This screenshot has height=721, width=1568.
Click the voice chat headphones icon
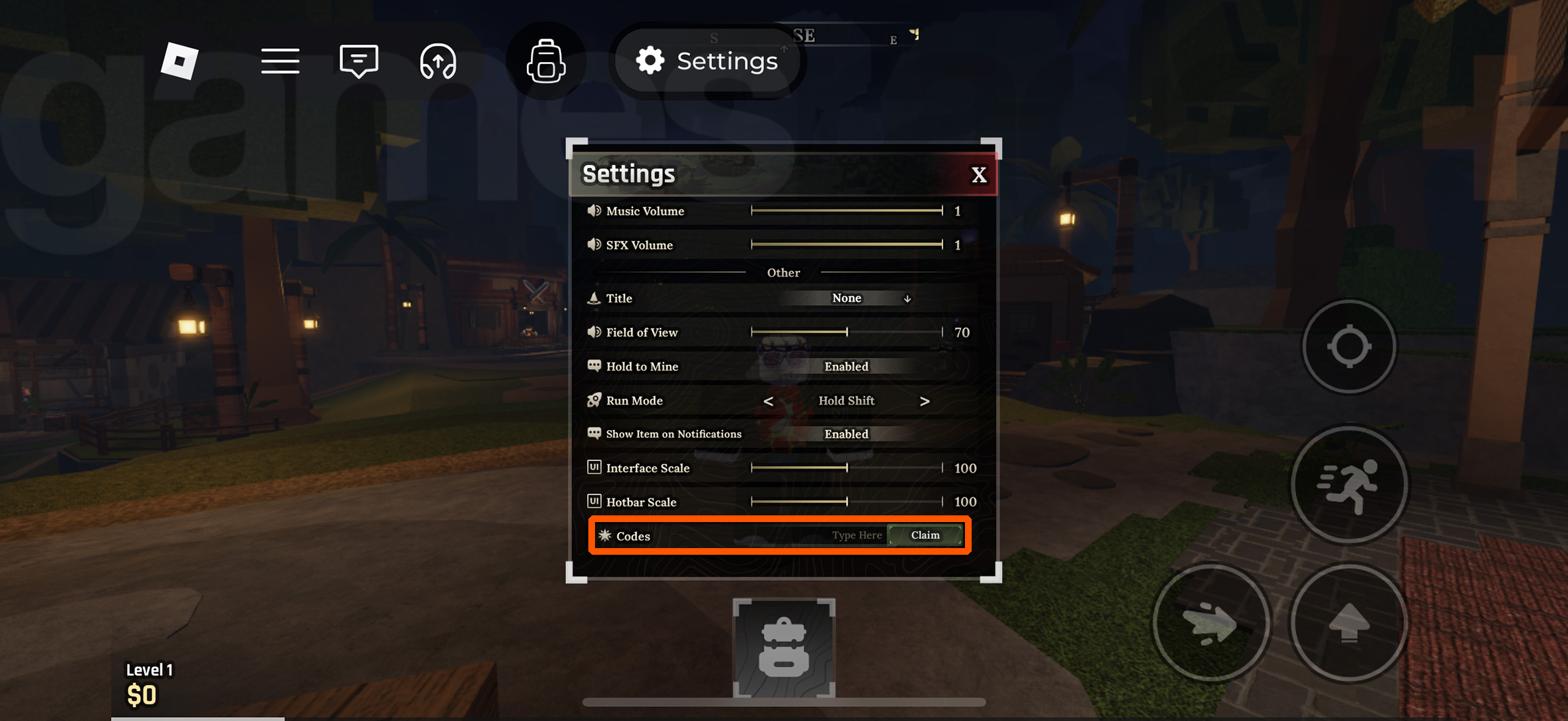(439, 61)
